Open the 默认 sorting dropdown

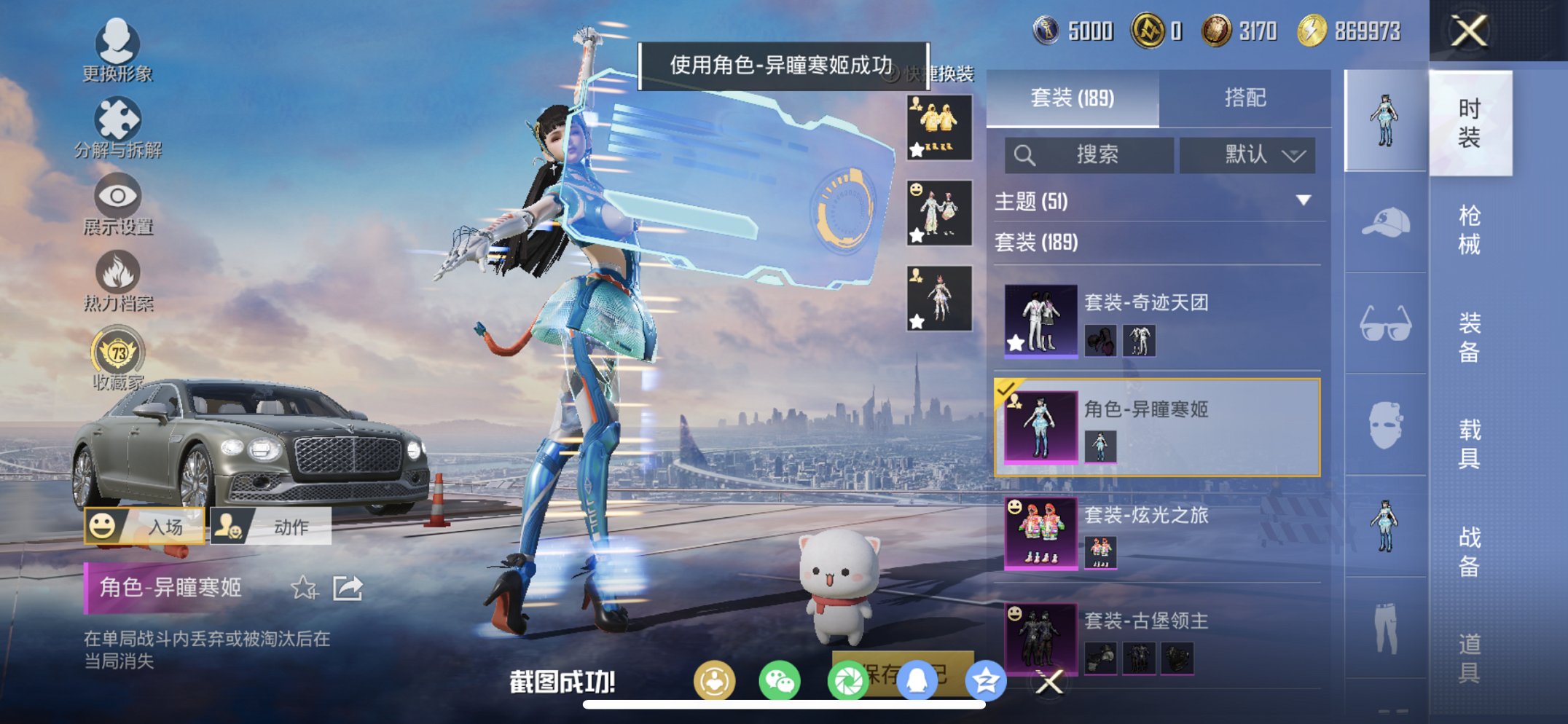coord(1248,155)
